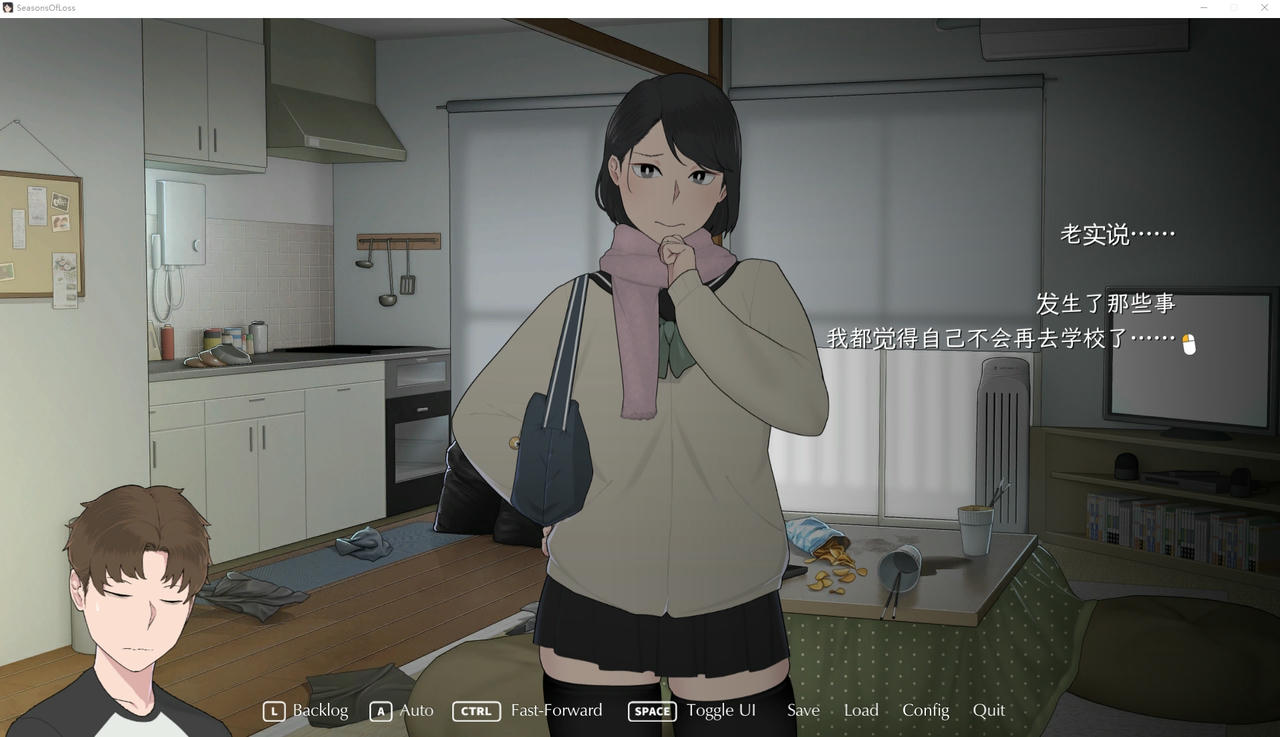Image resolution: width=1280 pixels, height=737 pixels.
Task: Click the SeasonsOfLoss icon in the title bar
Action: tap(9, 7)
